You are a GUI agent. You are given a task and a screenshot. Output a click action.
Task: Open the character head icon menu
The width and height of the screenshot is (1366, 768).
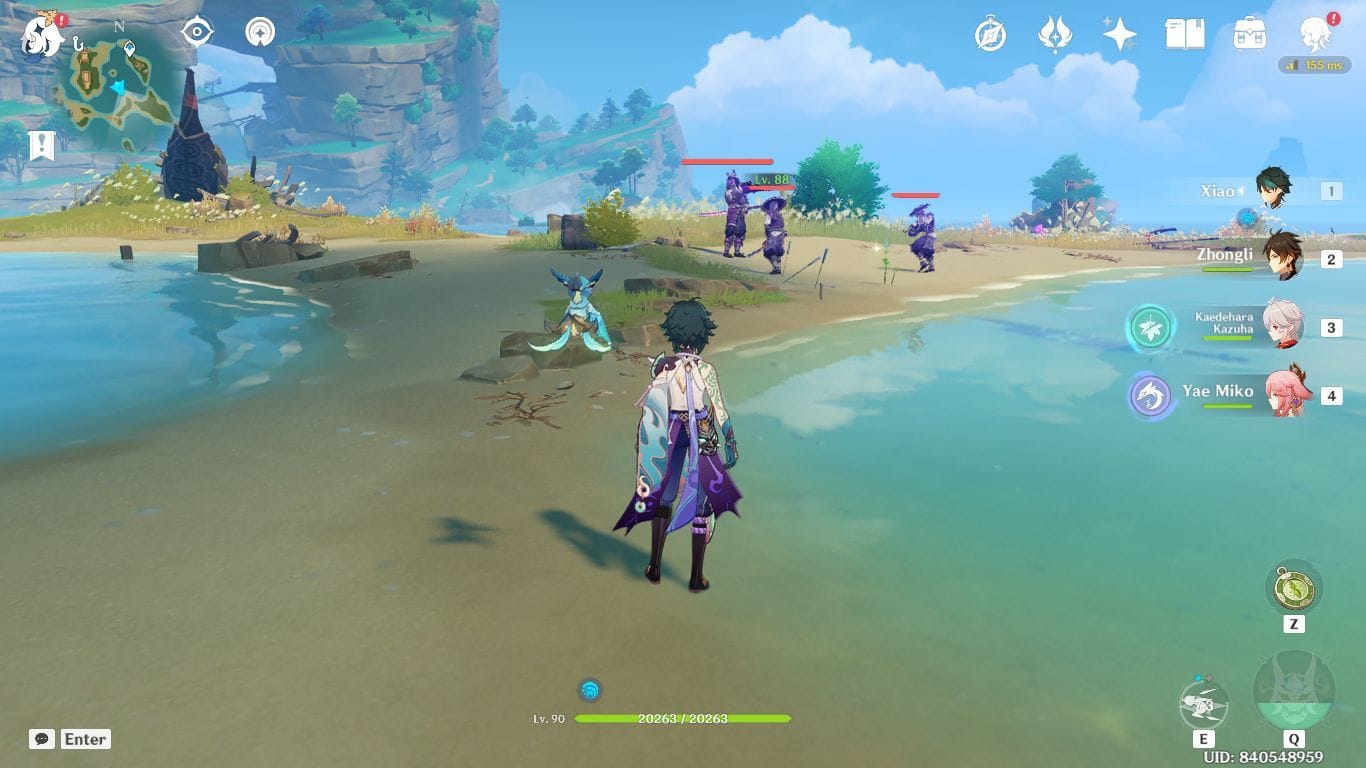point(1314,35)
